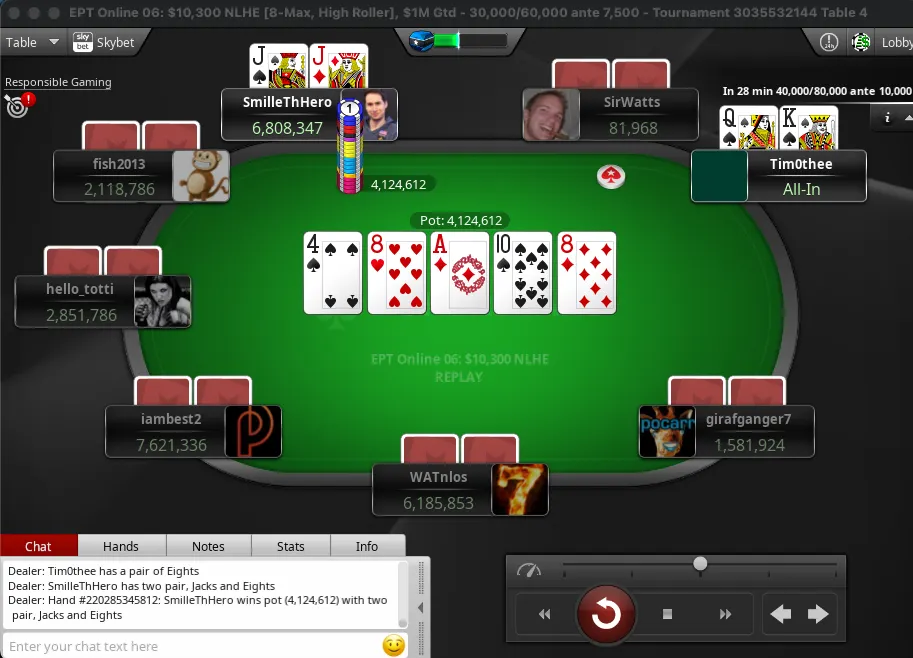This screenshot has height=658, width=913.
Task: Open the treasure chest progress bar
Action: tap(458, 41)
